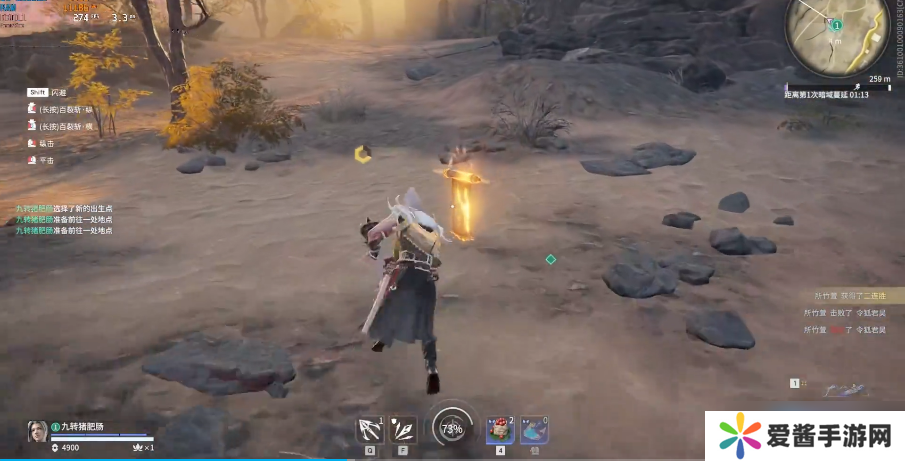Select the blue item slot with count 0

point(534,429)
